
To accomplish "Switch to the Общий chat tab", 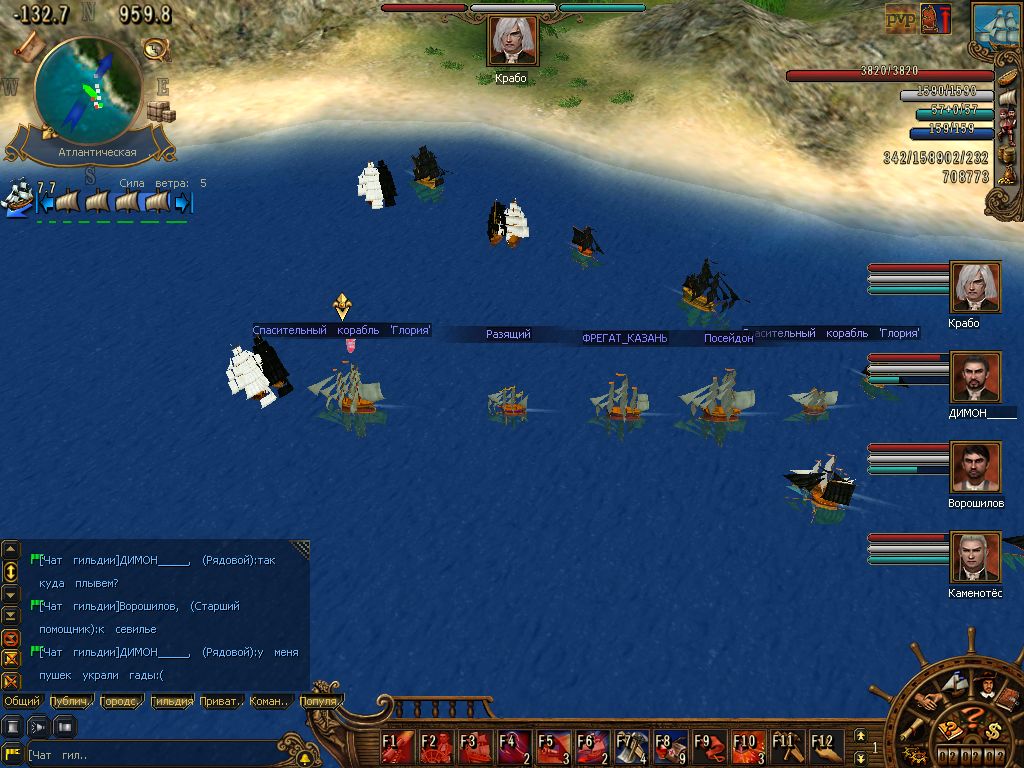I will [22, 701].
